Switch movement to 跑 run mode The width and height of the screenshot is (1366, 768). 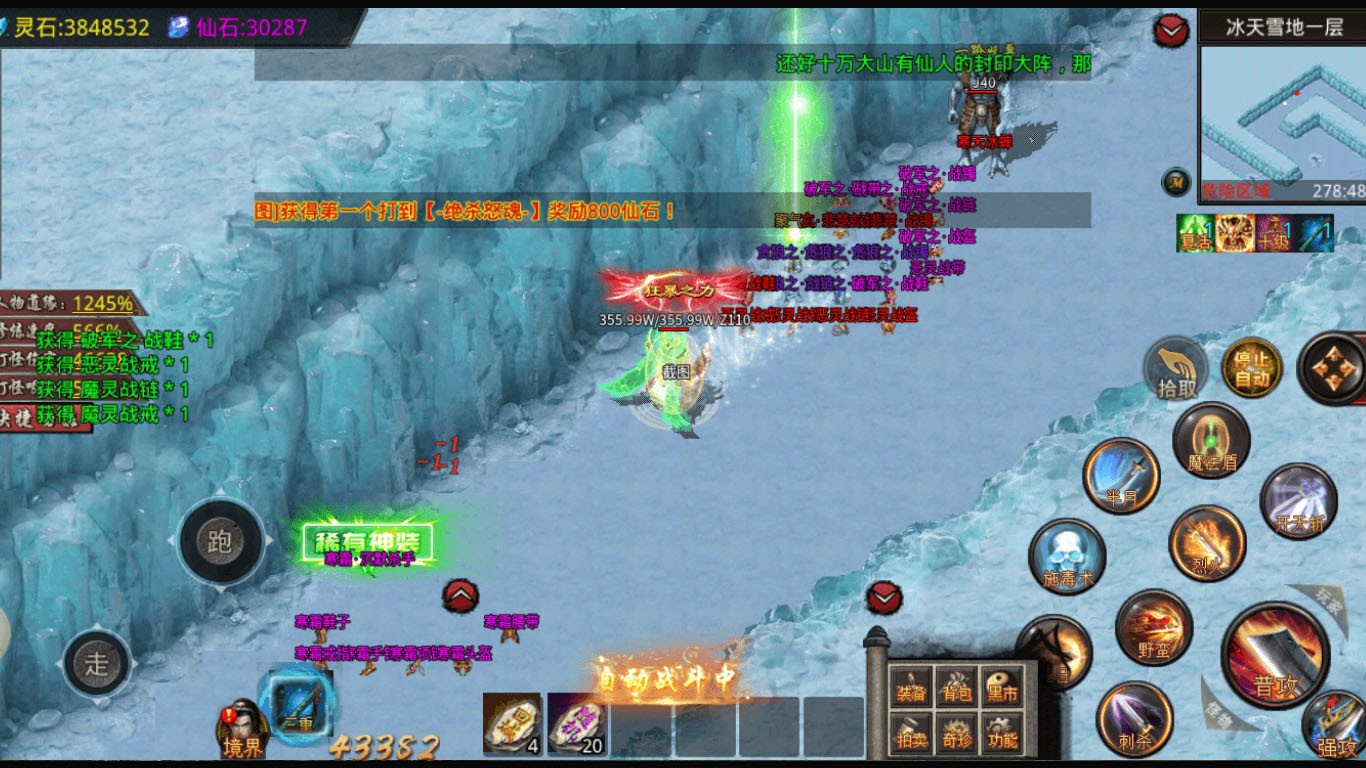(x=221, y=542)
